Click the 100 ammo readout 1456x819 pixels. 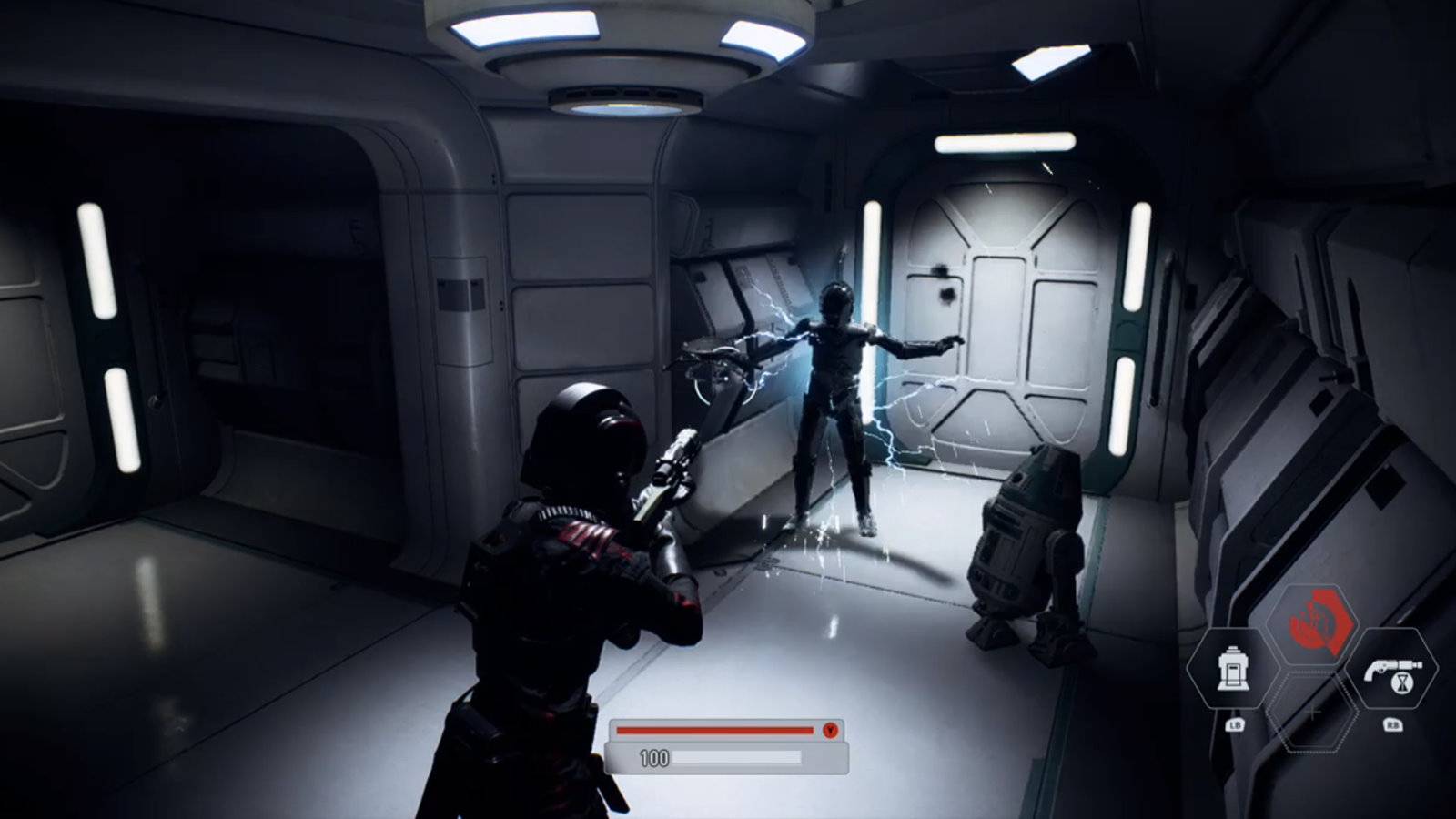tap(654, 756)
